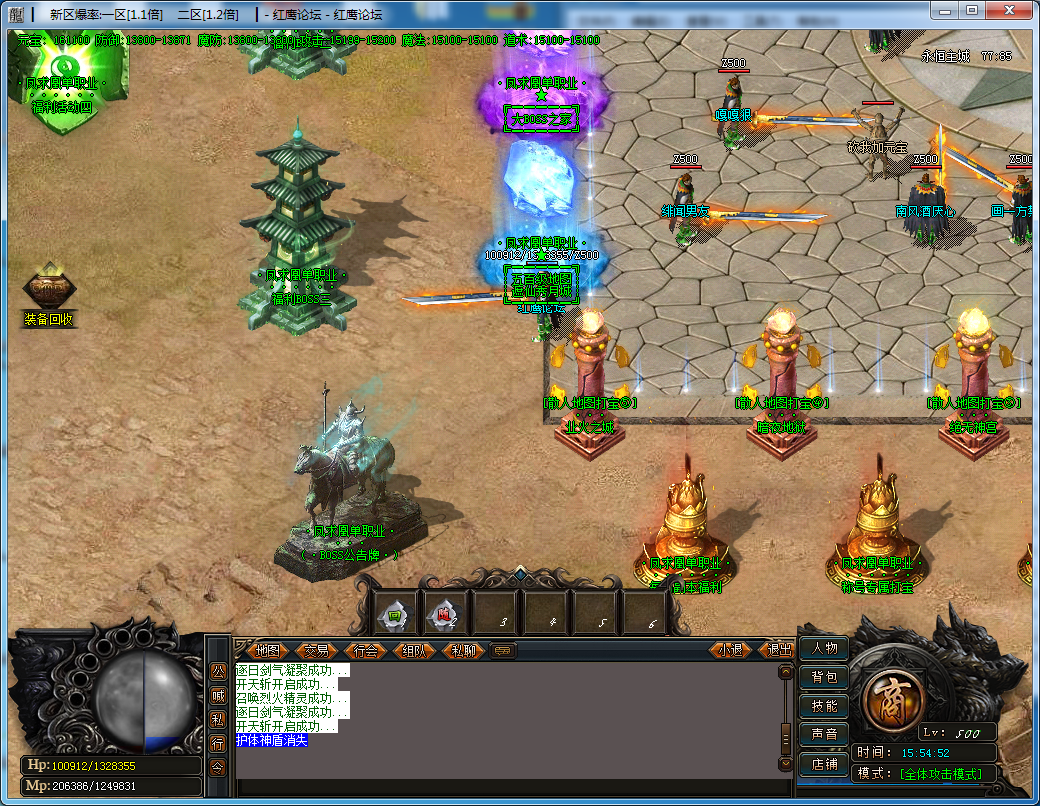The height and width of the screenshot is (806, 1040).
Task: Switch to 私聊 private chat
Action: 462,650
